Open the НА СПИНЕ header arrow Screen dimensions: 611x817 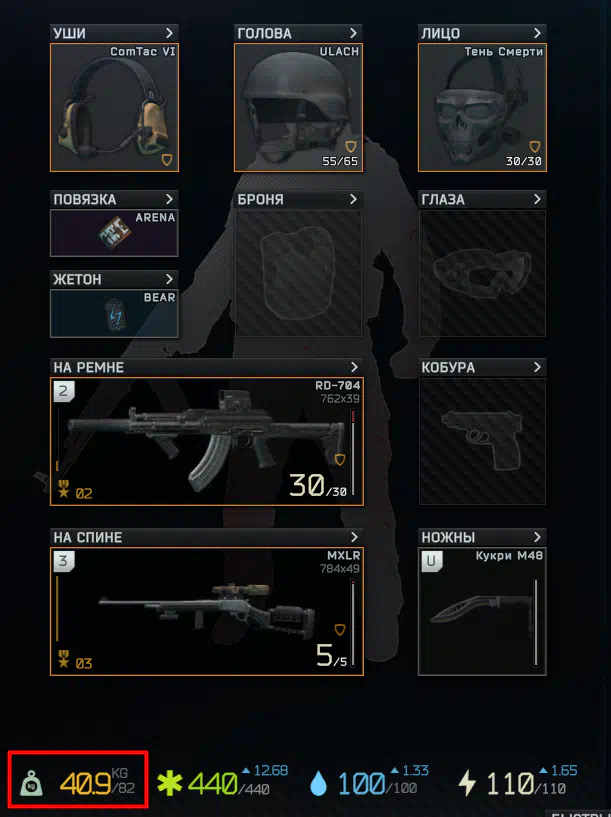click(x=353, y=538)
